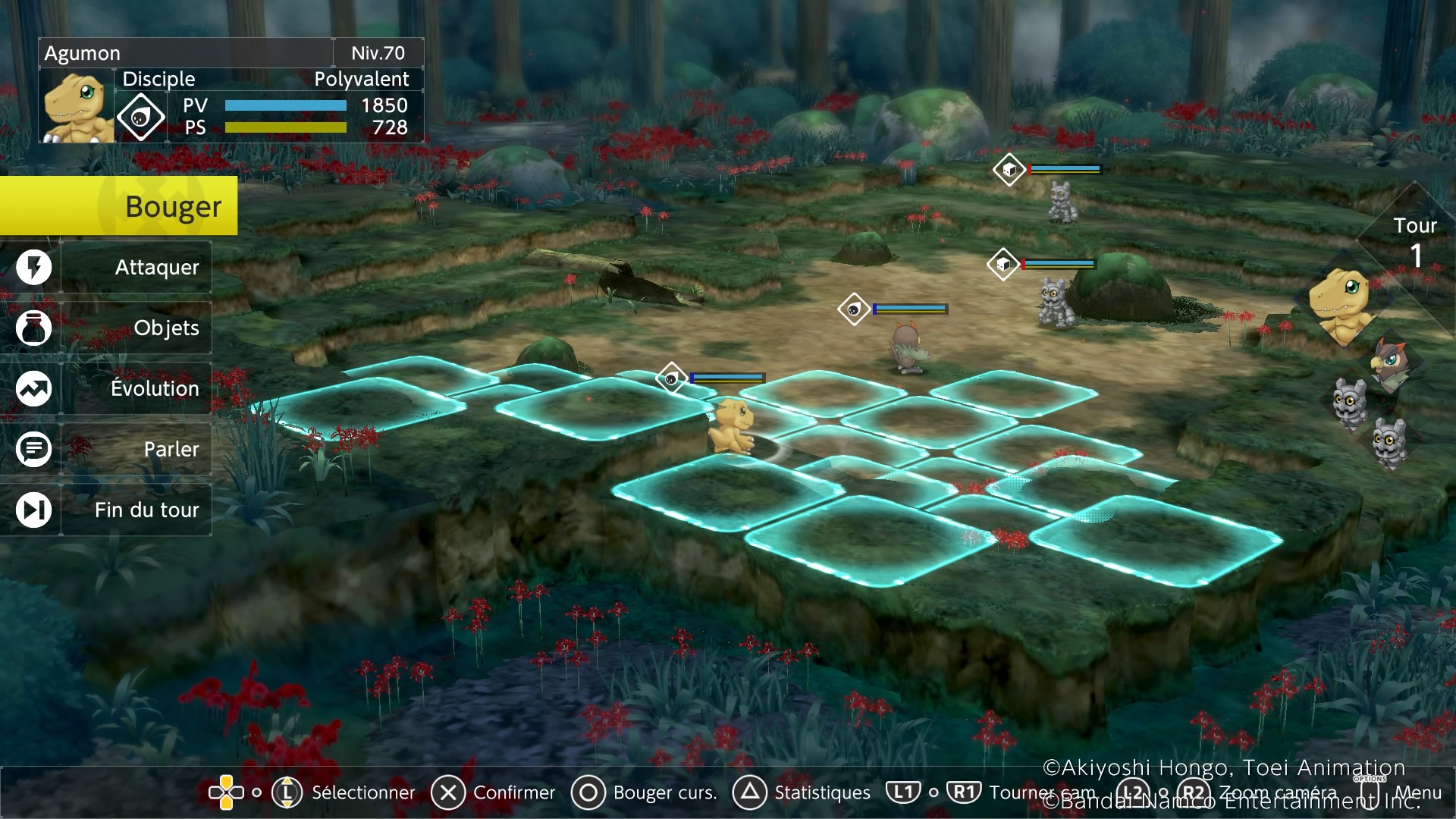Open the Objets potion flask icon
The width and height of the screenshot is (1456, 819).
tap(33, 328)
